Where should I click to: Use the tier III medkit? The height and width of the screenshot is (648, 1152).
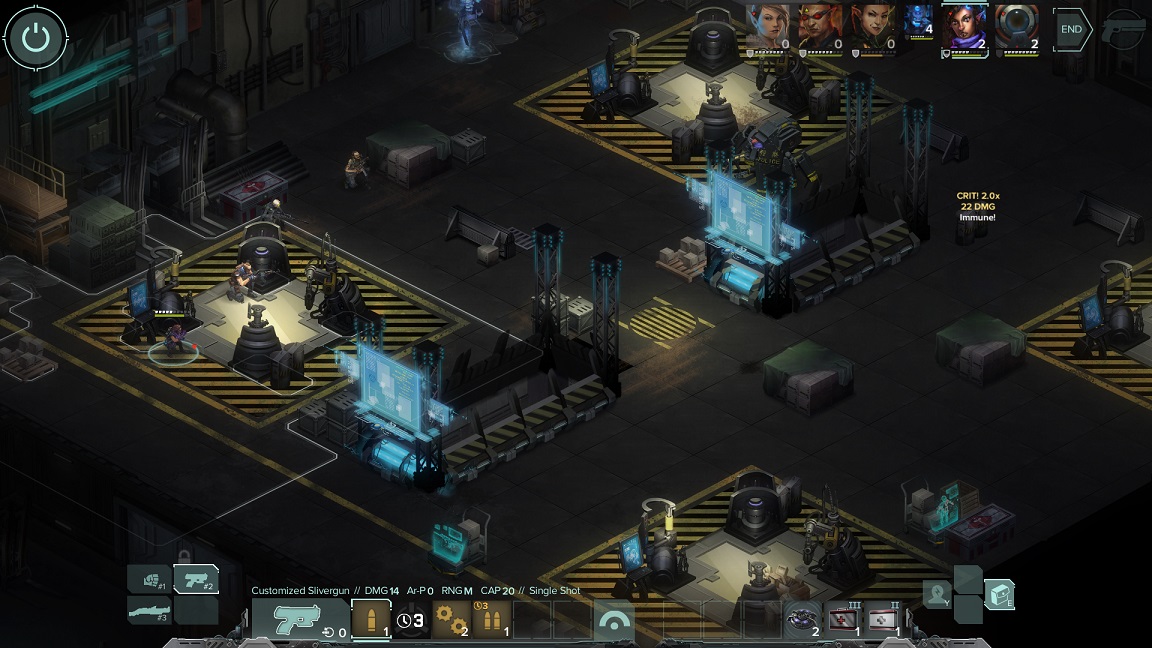tap(843, 620)
